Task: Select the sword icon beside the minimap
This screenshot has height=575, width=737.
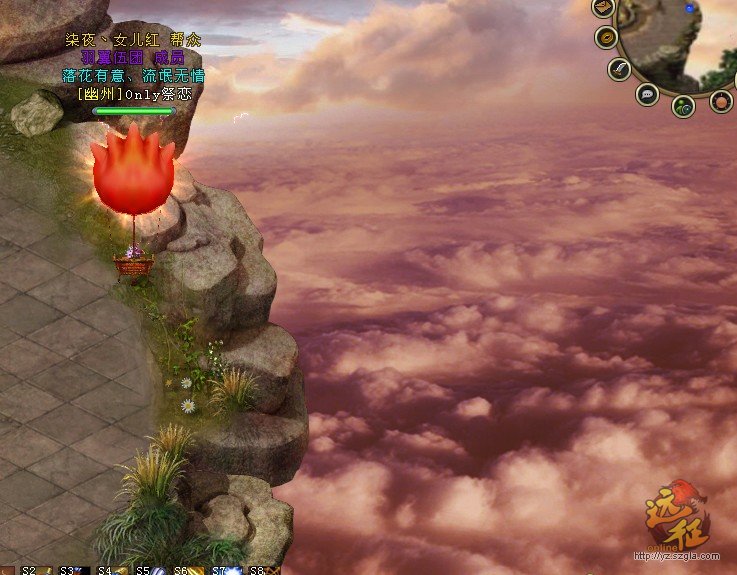Action: click(620, 69)
